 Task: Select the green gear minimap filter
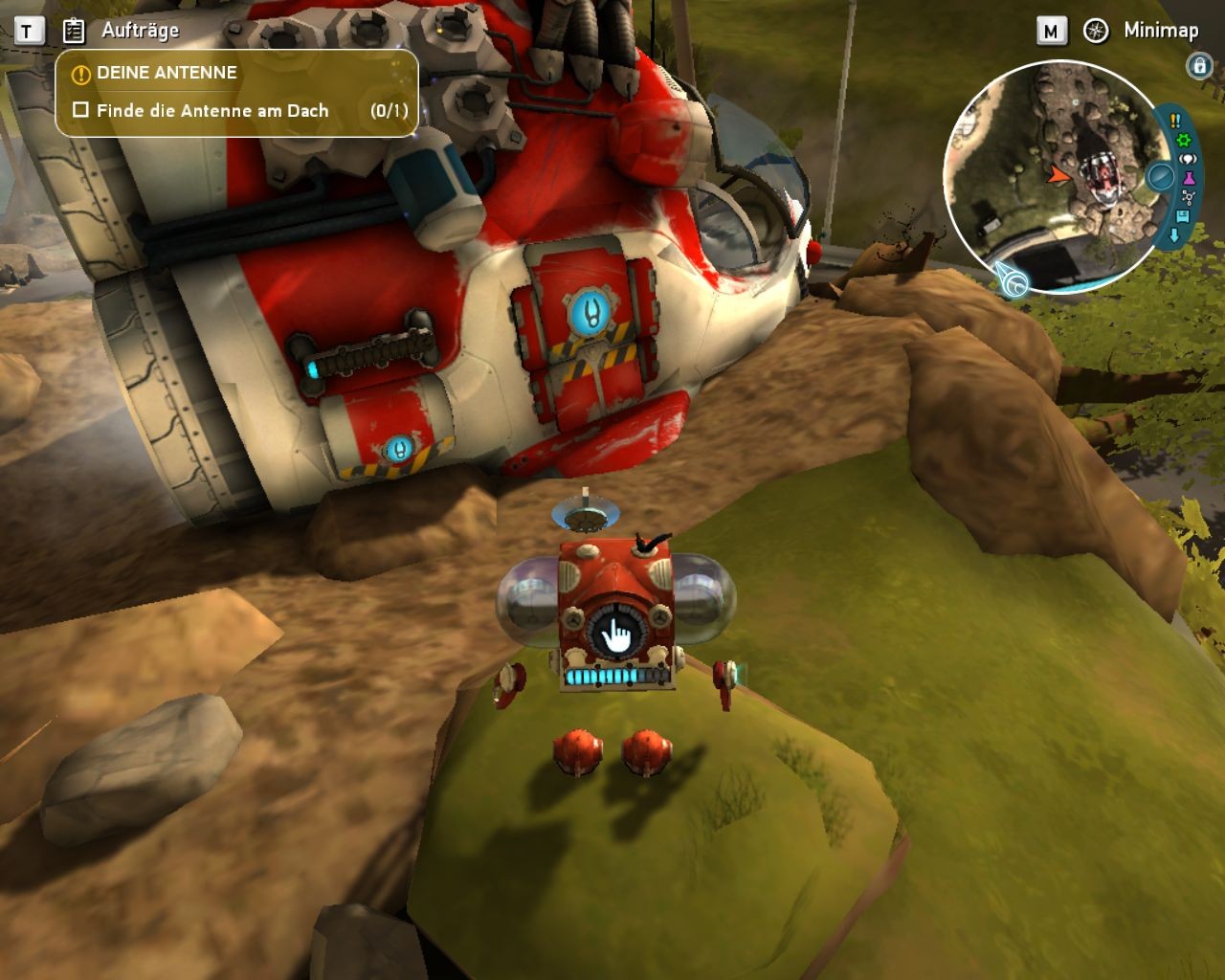coord(1183,141)
